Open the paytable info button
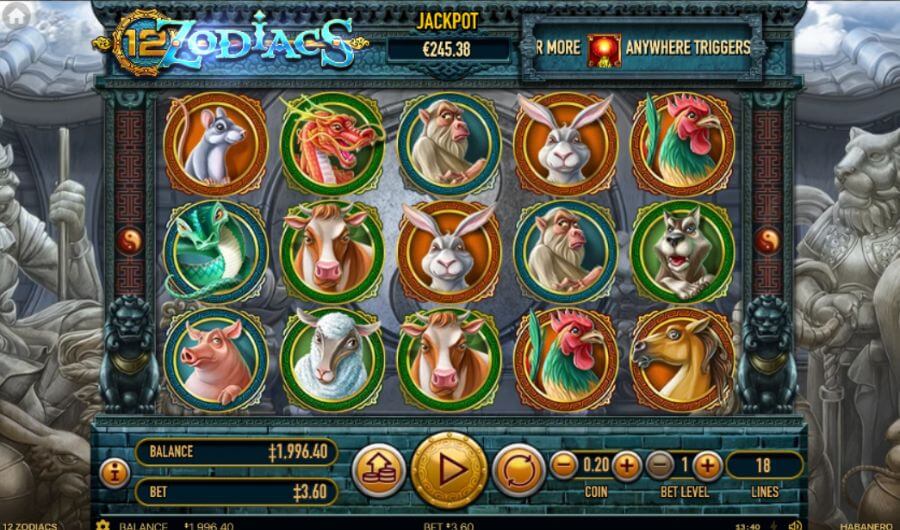The width and height of the screenshot is (900, 530). pyautogui.click(x=115, y=470)
